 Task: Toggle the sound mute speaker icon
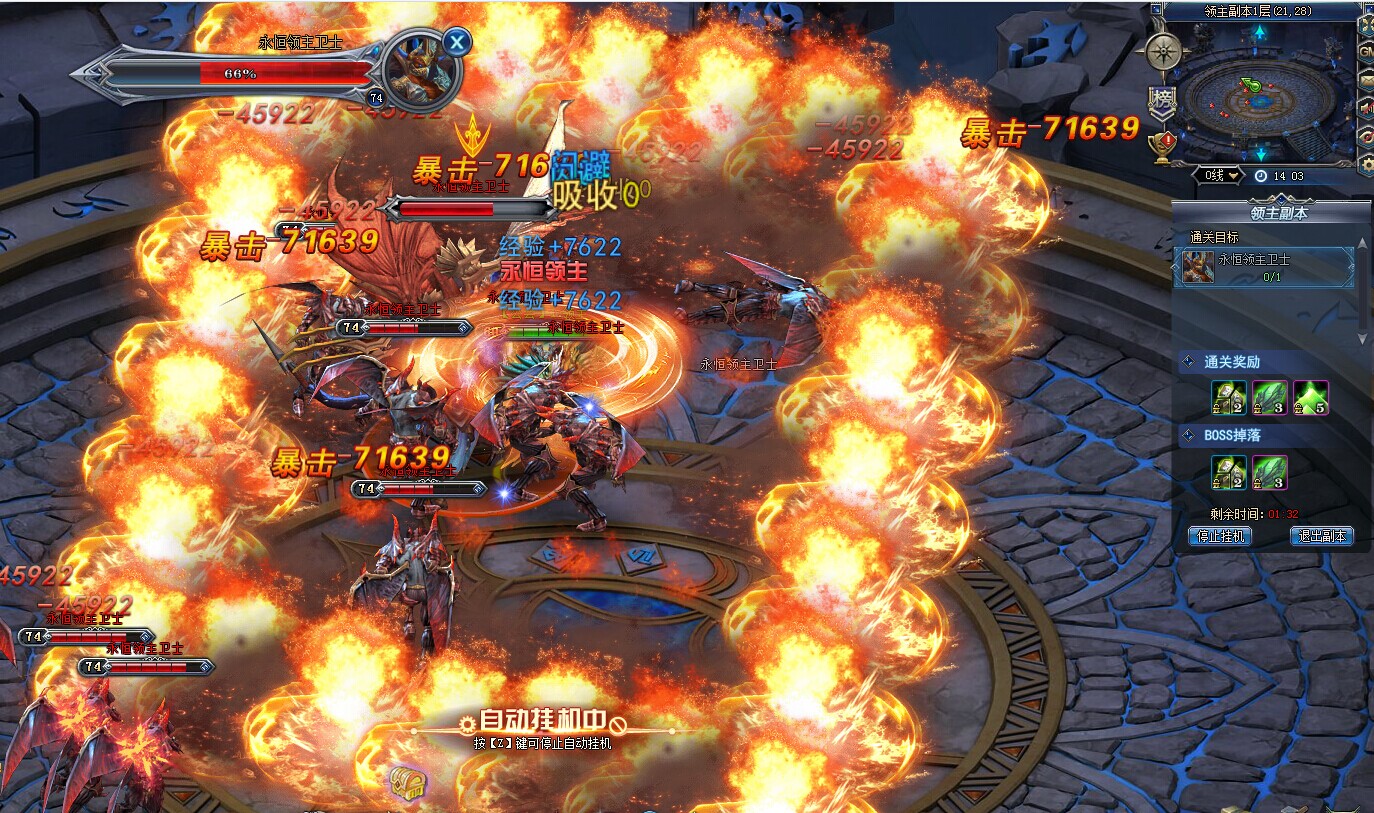point(1366,107)
